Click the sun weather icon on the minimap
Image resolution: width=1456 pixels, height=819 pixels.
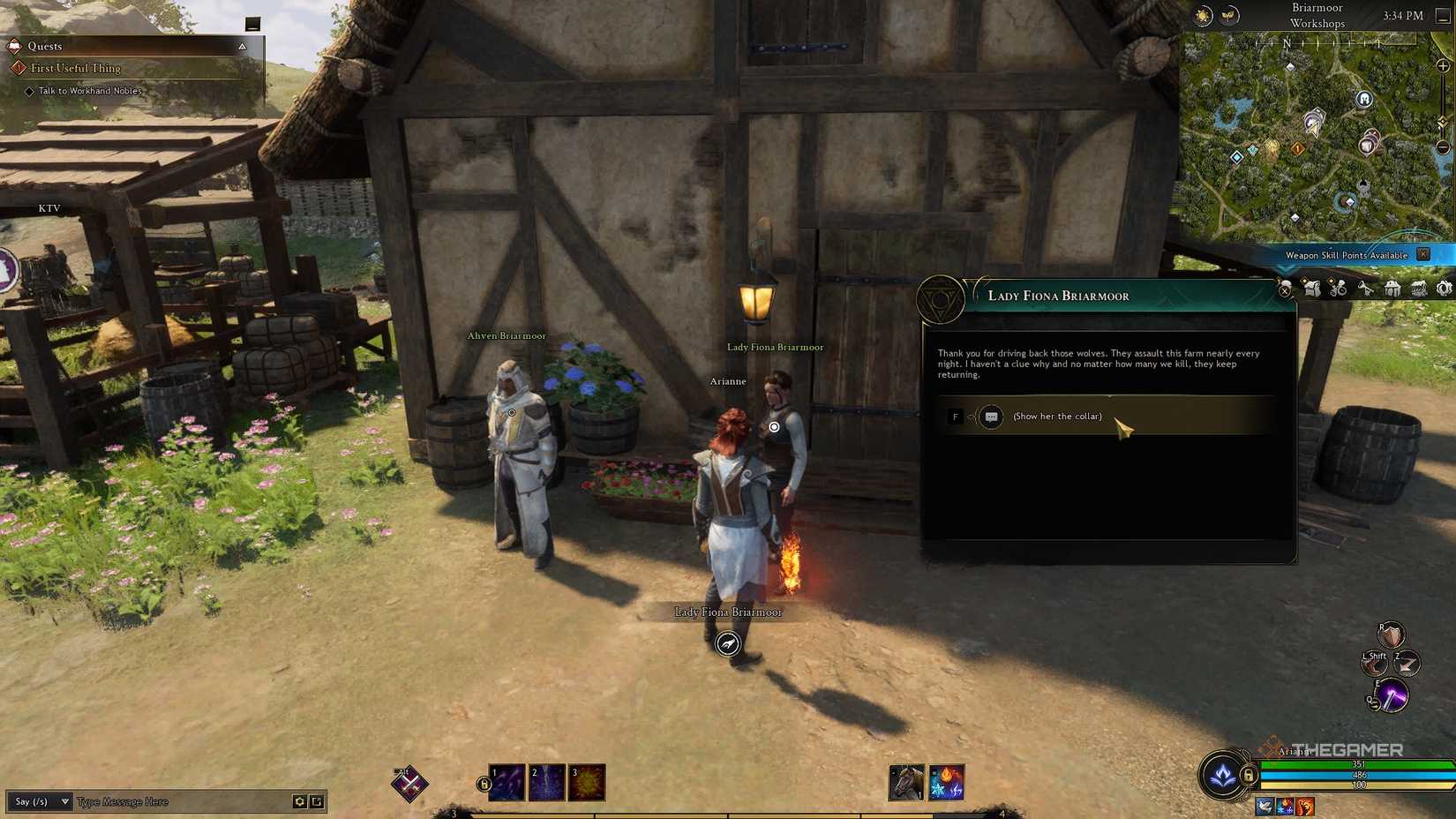[x=1201, y=15]
